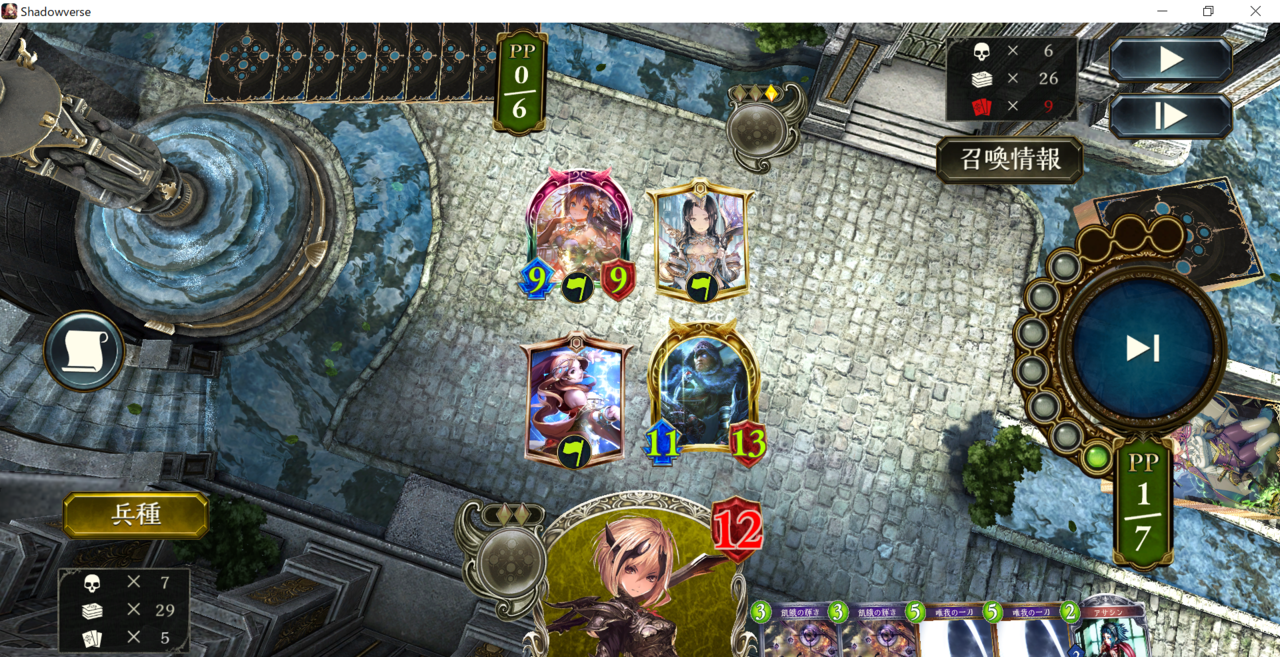Minimize the Shadowverse window

pyautogui.click(x=1162, y=11)
